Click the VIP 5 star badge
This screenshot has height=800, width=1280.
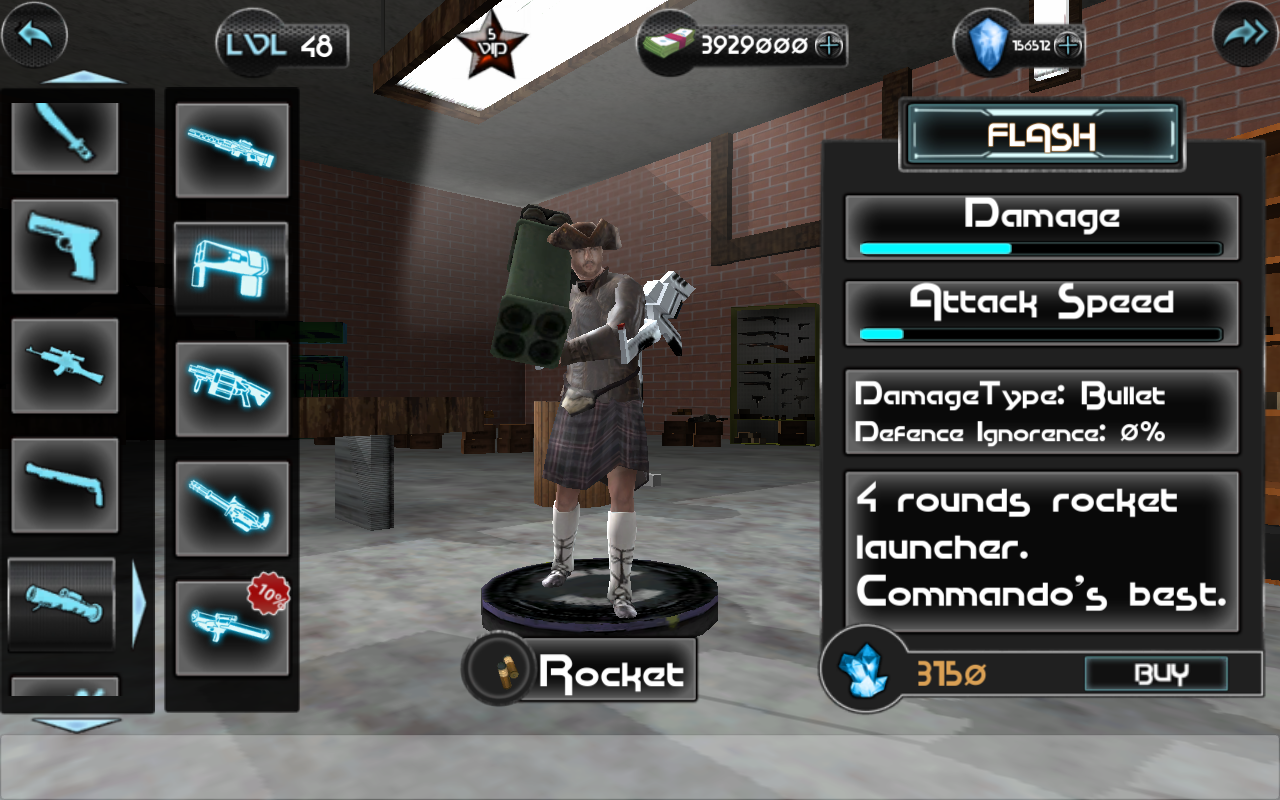coord(492,42)
